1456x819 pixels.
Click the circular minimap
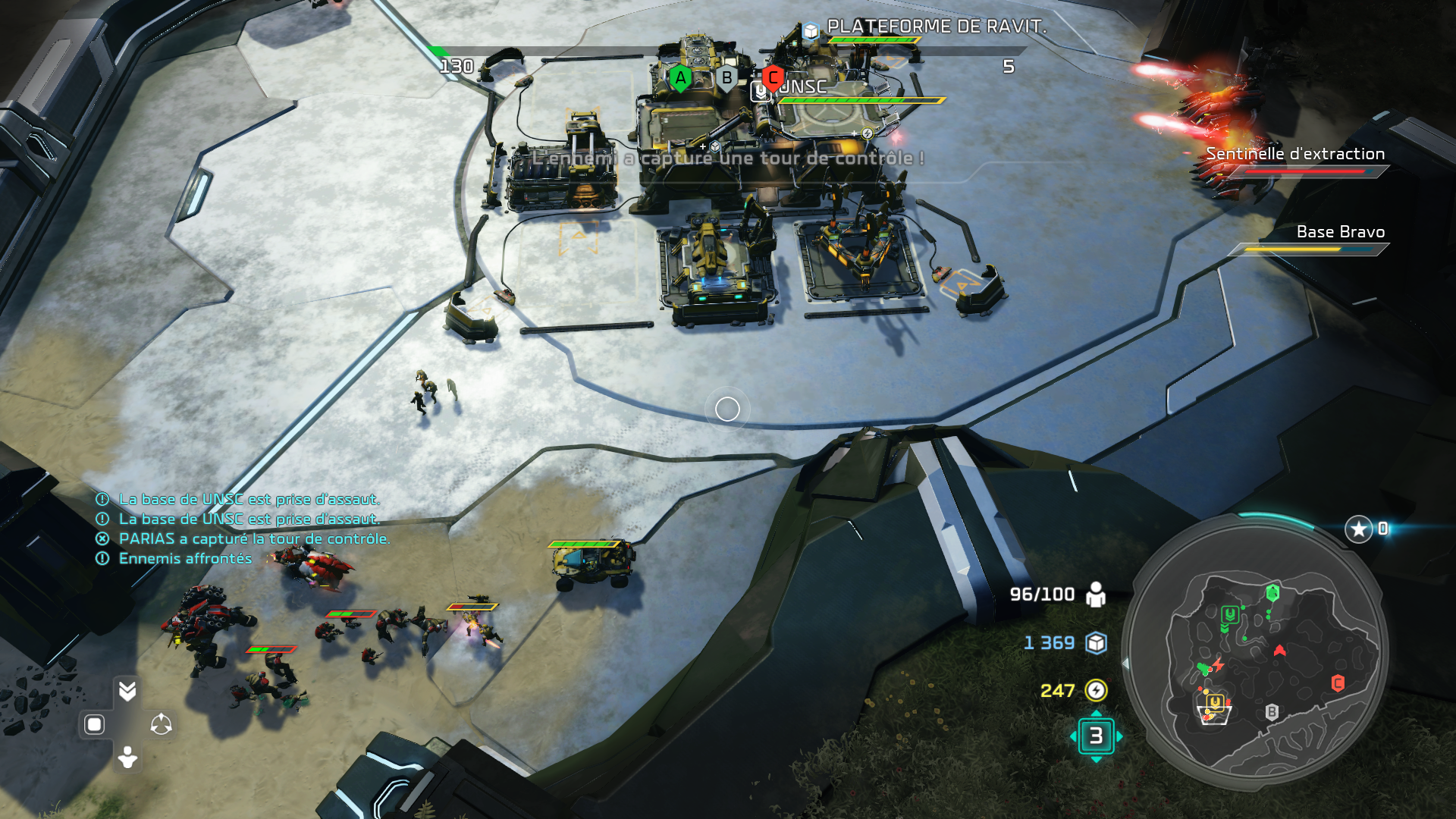click(1255, 652)
